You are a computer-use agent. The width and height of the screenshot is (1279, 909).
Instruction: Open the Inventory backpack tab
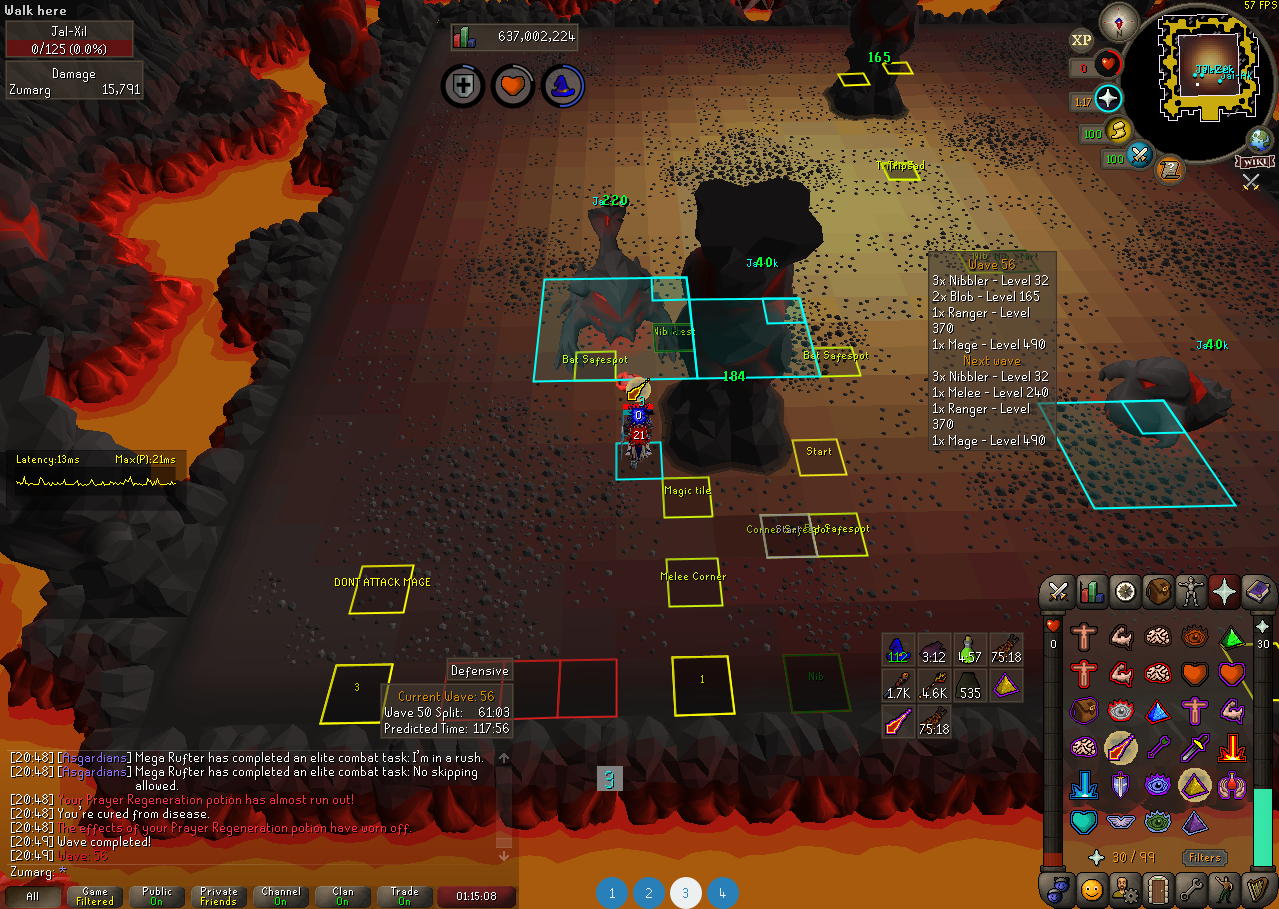click(1158, 592)
